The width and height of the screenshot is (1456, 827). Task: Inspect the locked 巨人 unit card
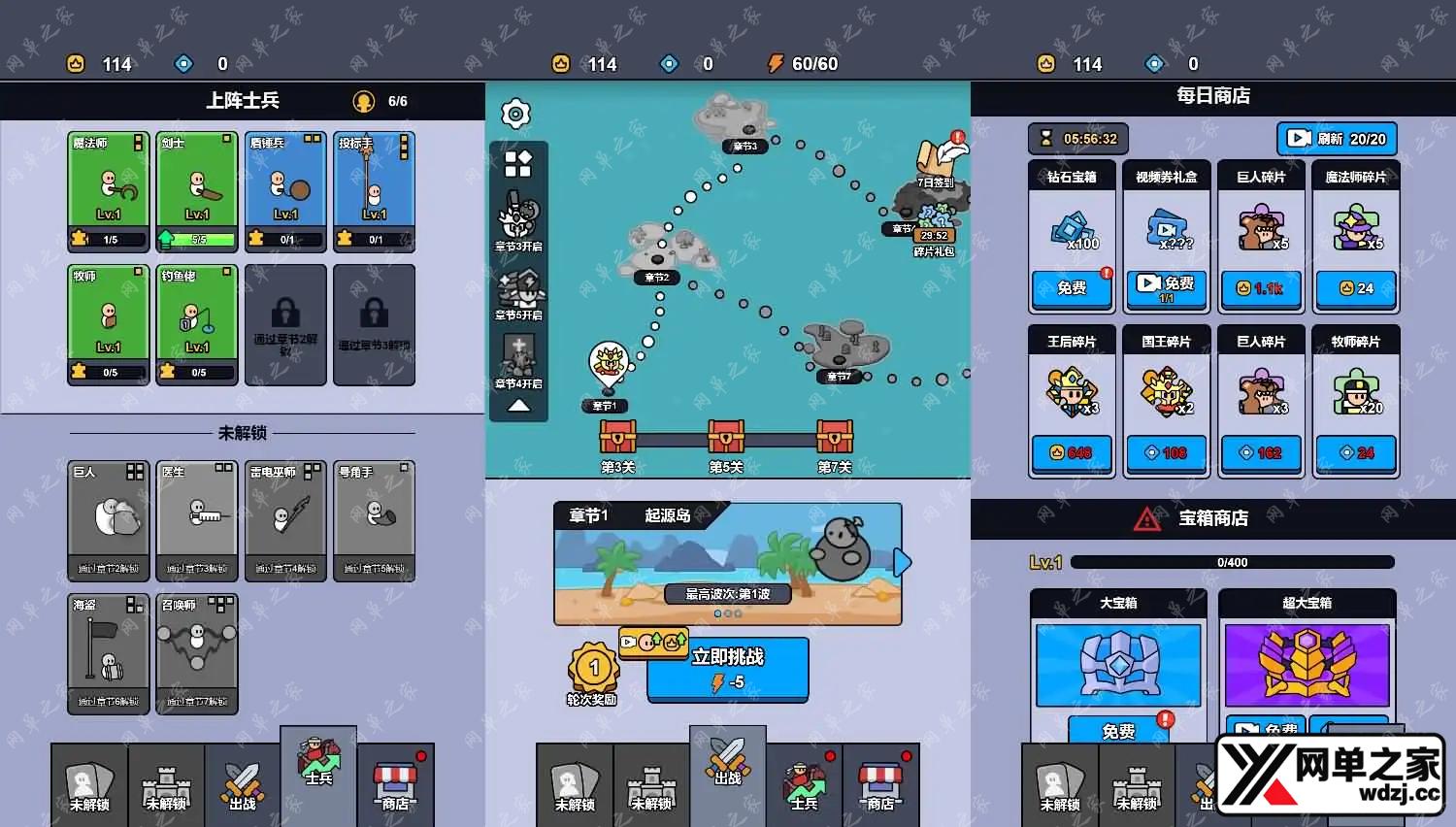click(x=109, y=520)
